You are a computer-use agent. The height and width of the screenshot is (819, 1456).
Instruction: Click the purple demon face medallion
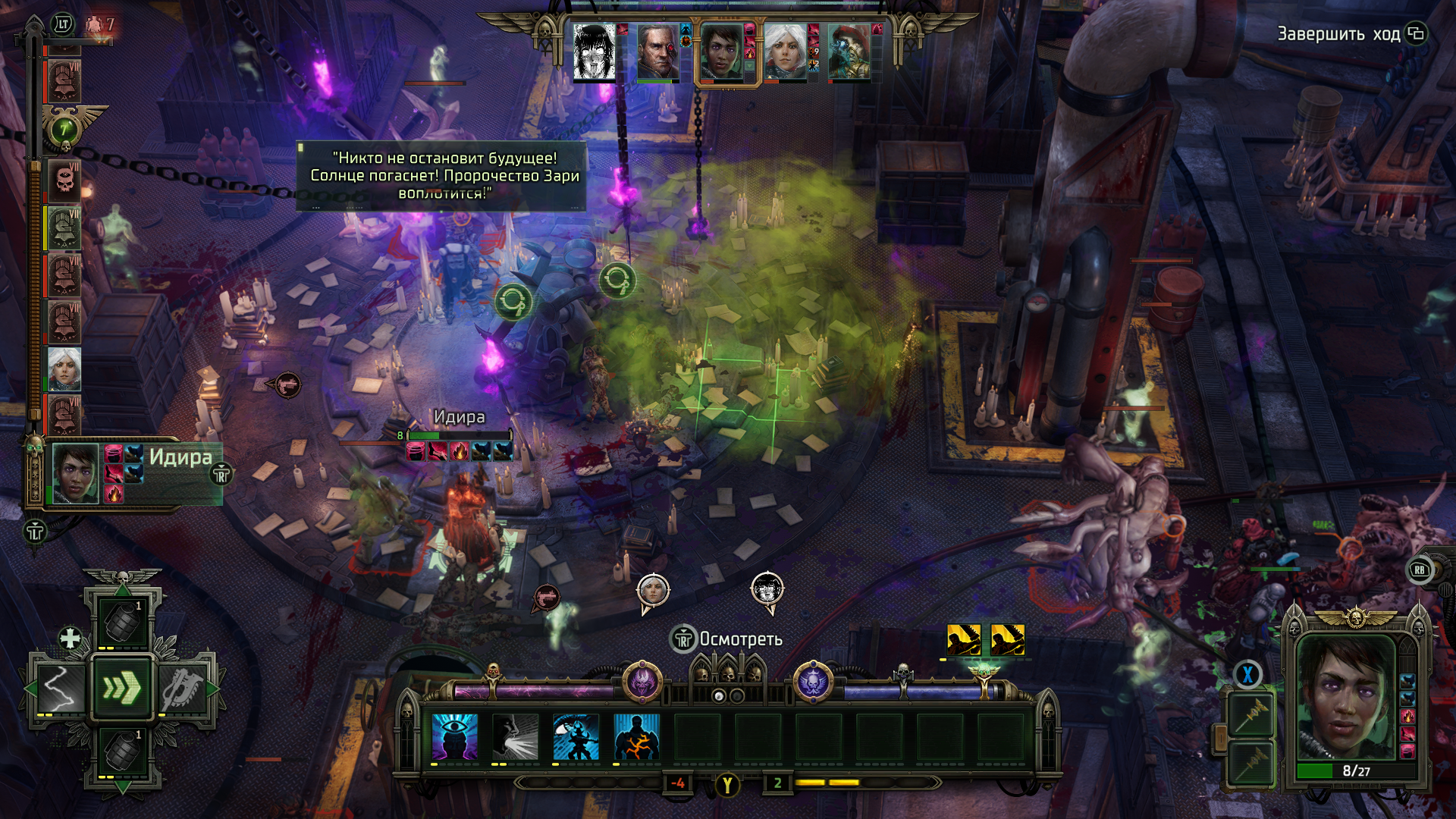point(642,682)
